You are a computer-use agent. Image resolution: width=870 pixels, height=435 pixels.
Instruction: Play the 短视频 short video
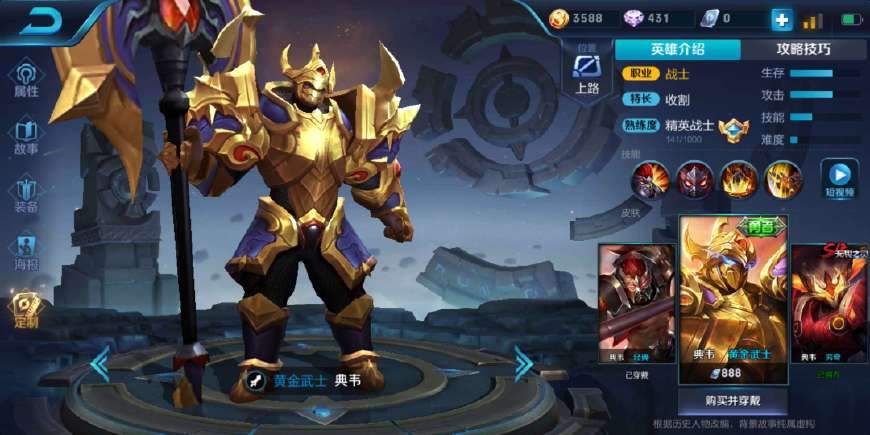coord(839,178)
